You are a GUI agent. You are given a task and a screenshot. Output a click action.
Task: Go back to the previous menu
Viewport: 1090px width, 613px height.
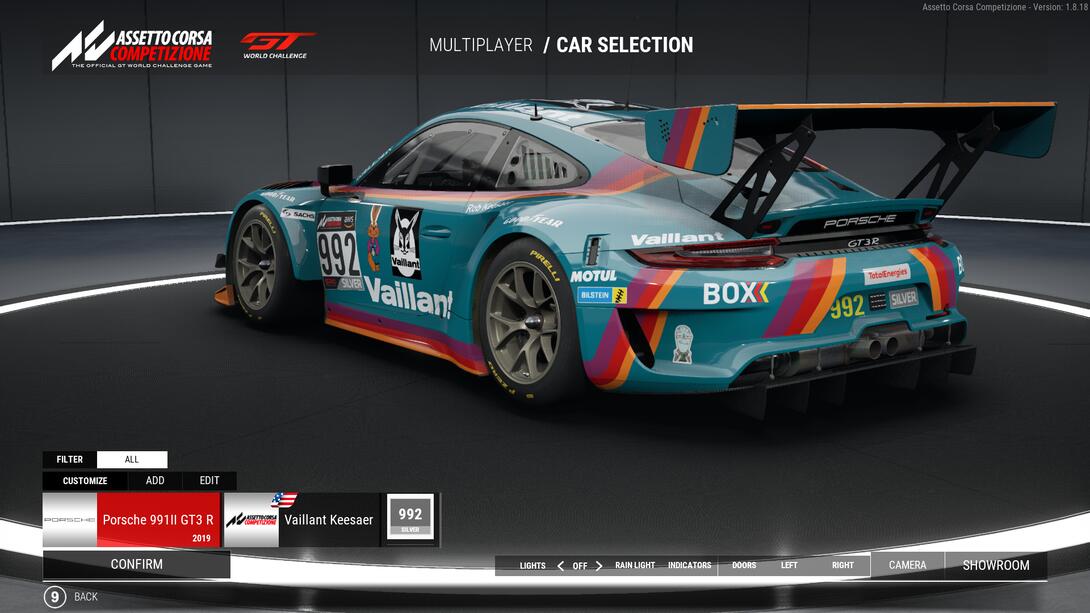click(56, 597)
